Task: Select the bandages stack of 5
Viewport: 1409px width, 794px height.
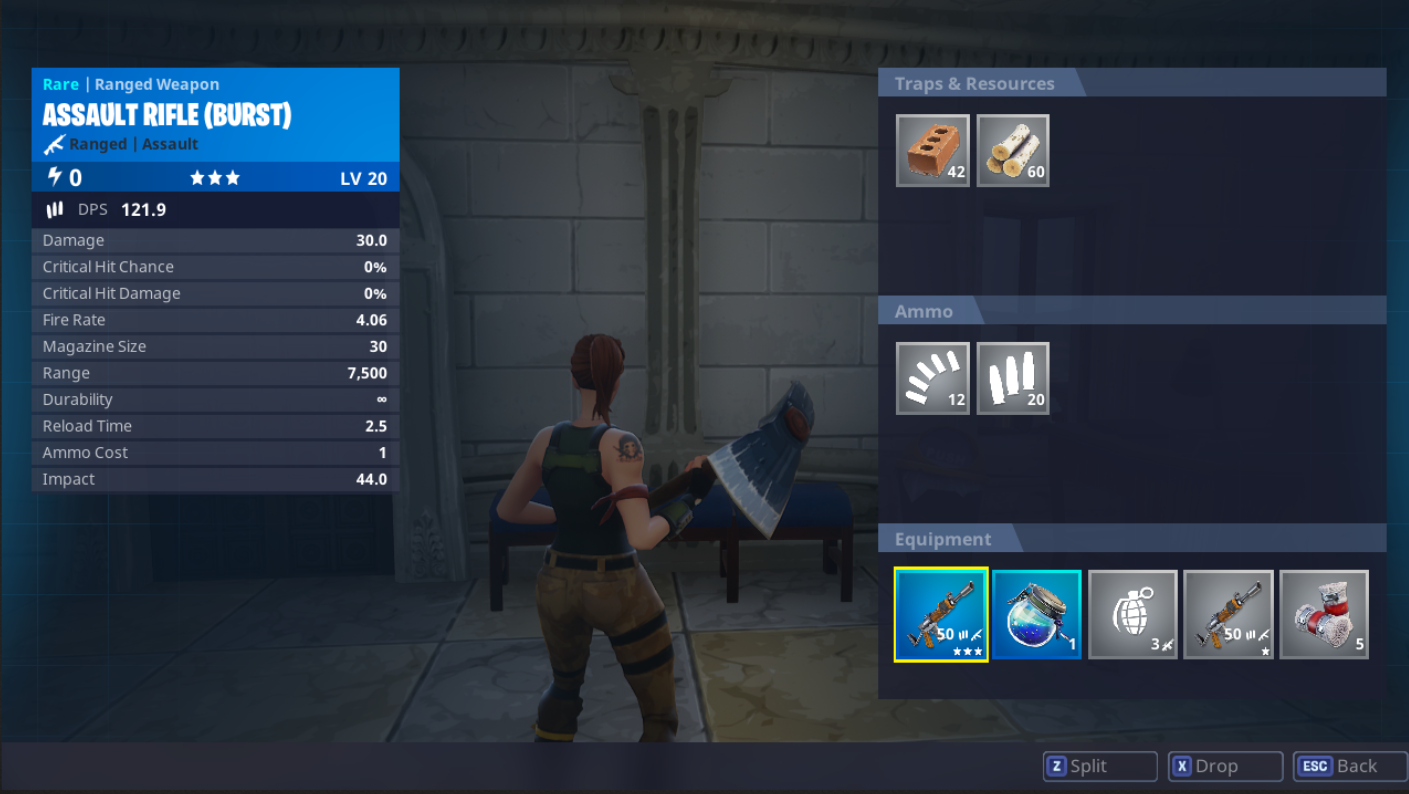Action: 1324,613
